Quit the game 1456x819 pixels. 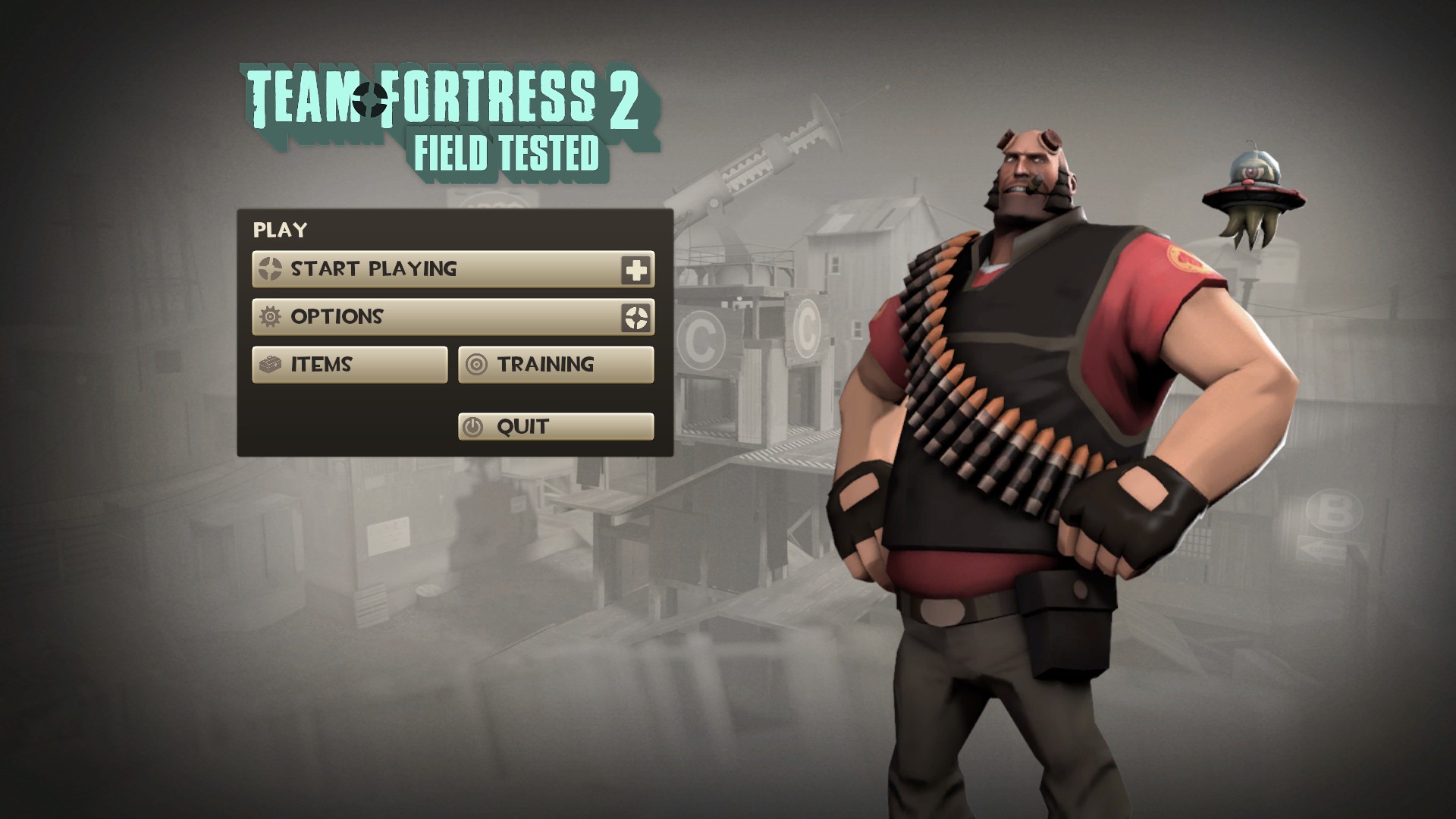click(x=556, y=427)
